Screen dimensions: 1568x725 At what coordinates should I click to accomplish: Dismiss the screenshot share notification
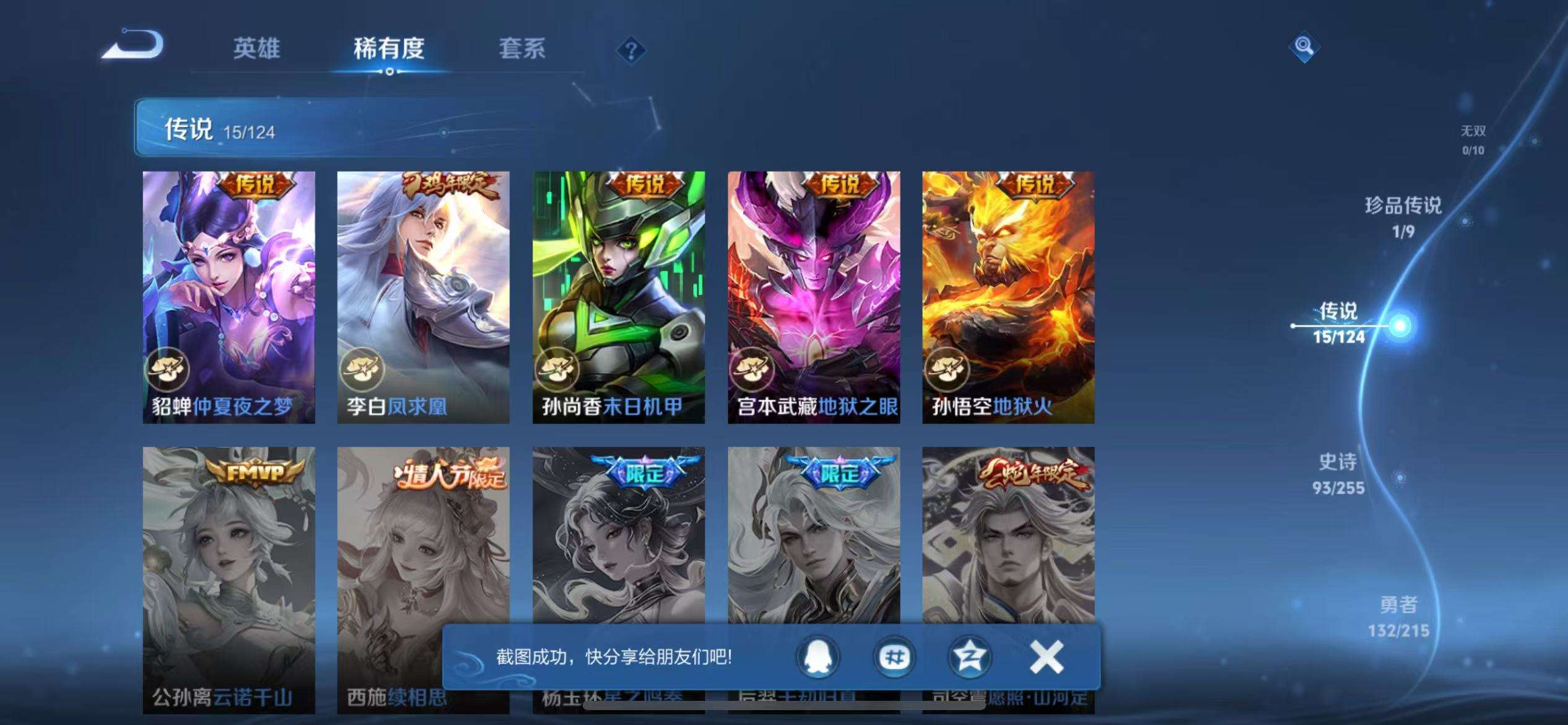coord(1045,658)
